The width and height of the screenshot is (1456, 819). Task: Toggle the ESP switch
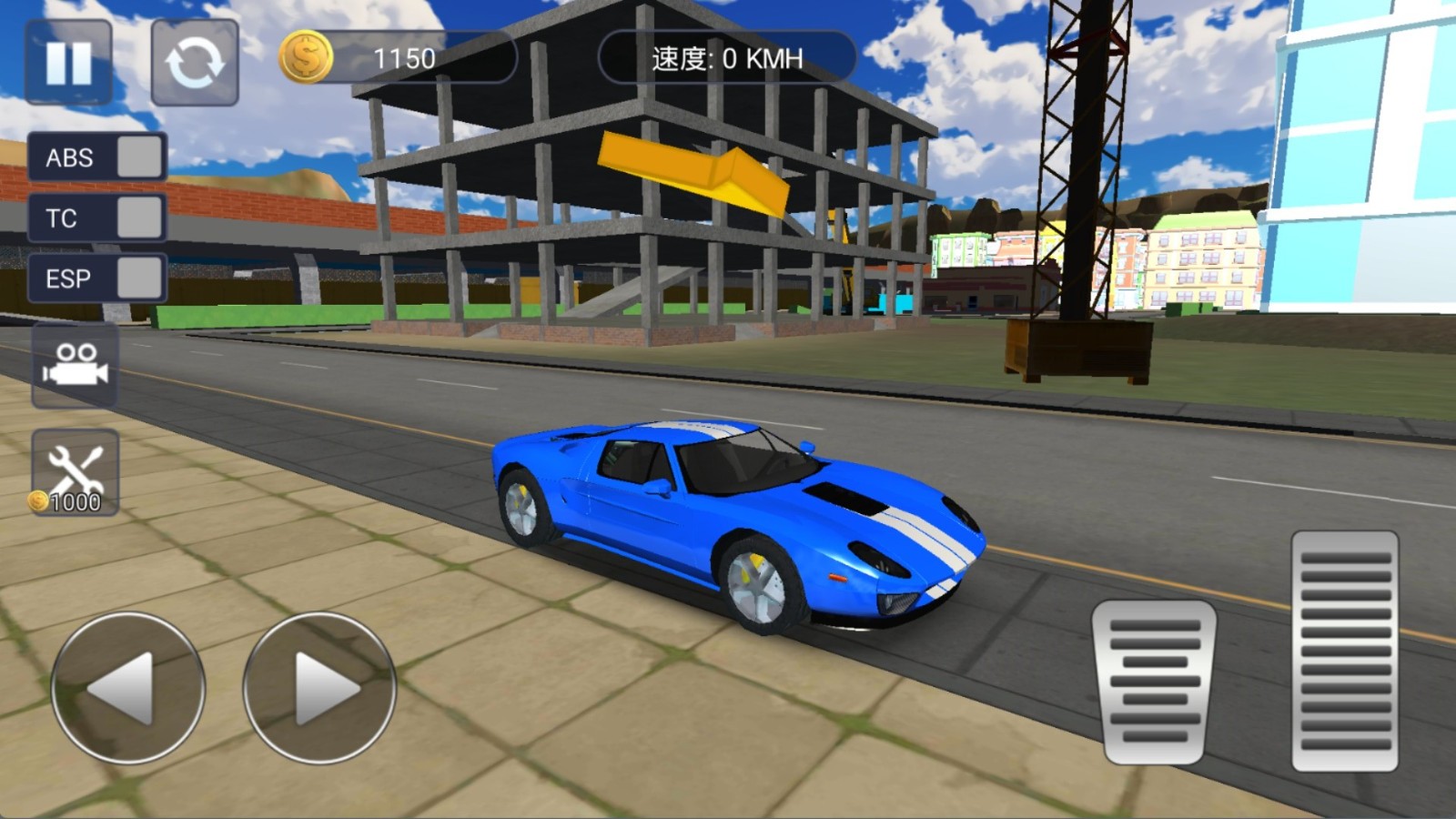click(x=138, y=278)
